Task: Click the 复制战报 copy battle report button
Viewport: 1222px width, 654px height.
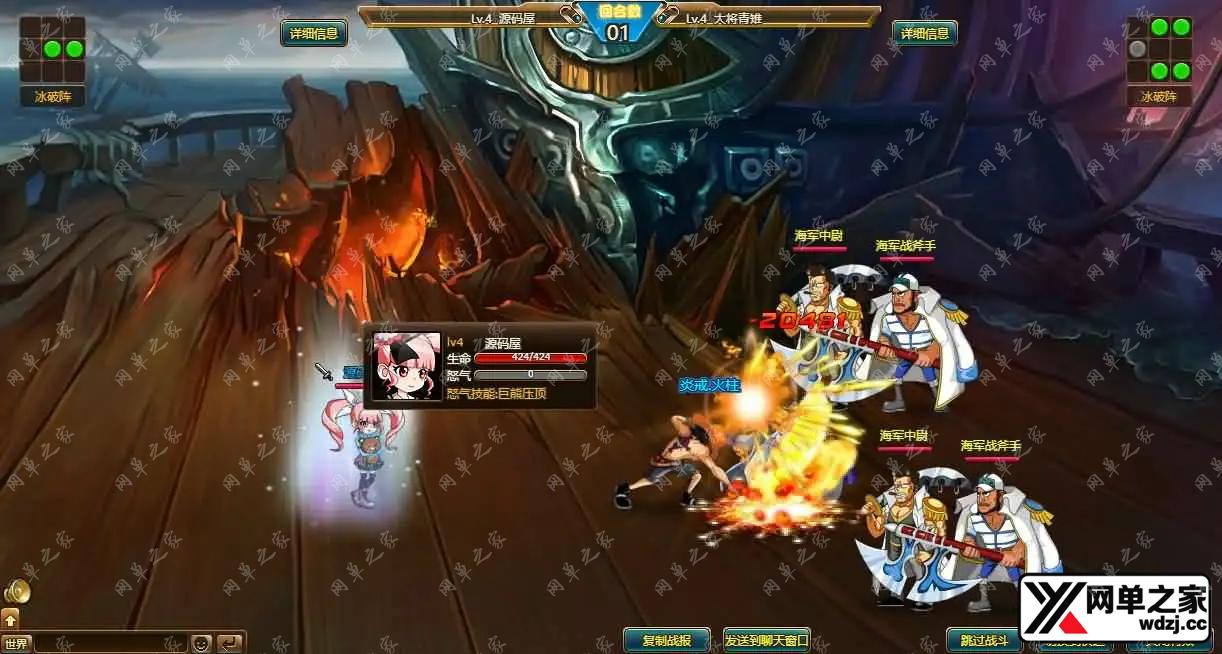Action: tap(667, 640)
